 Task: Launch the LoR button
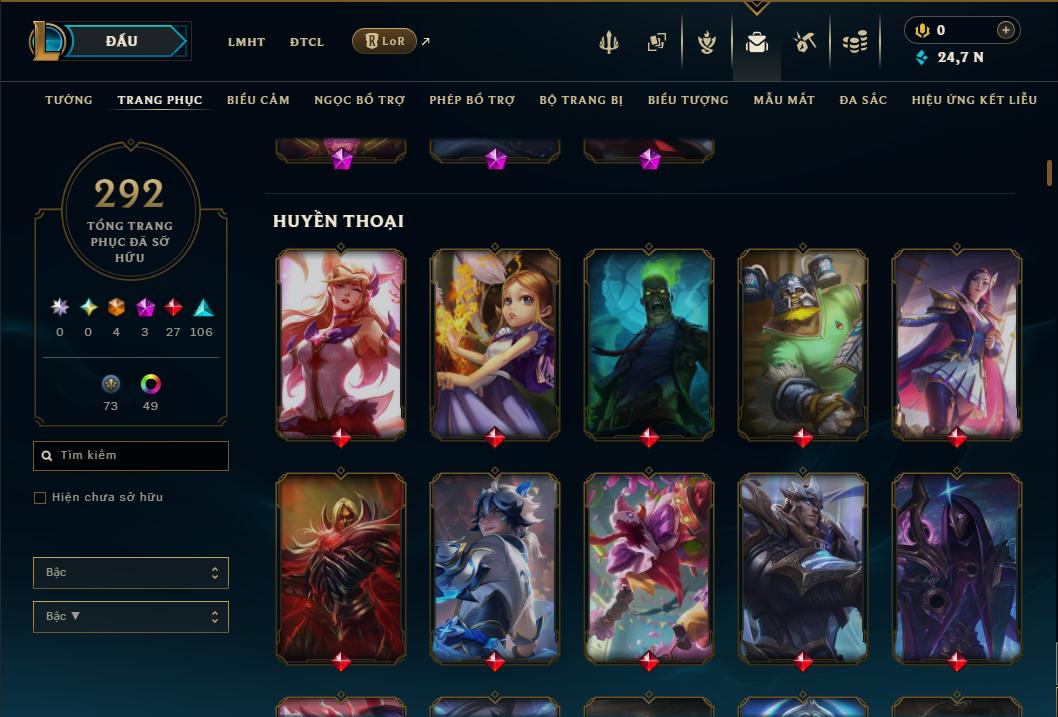pos(384,41)
